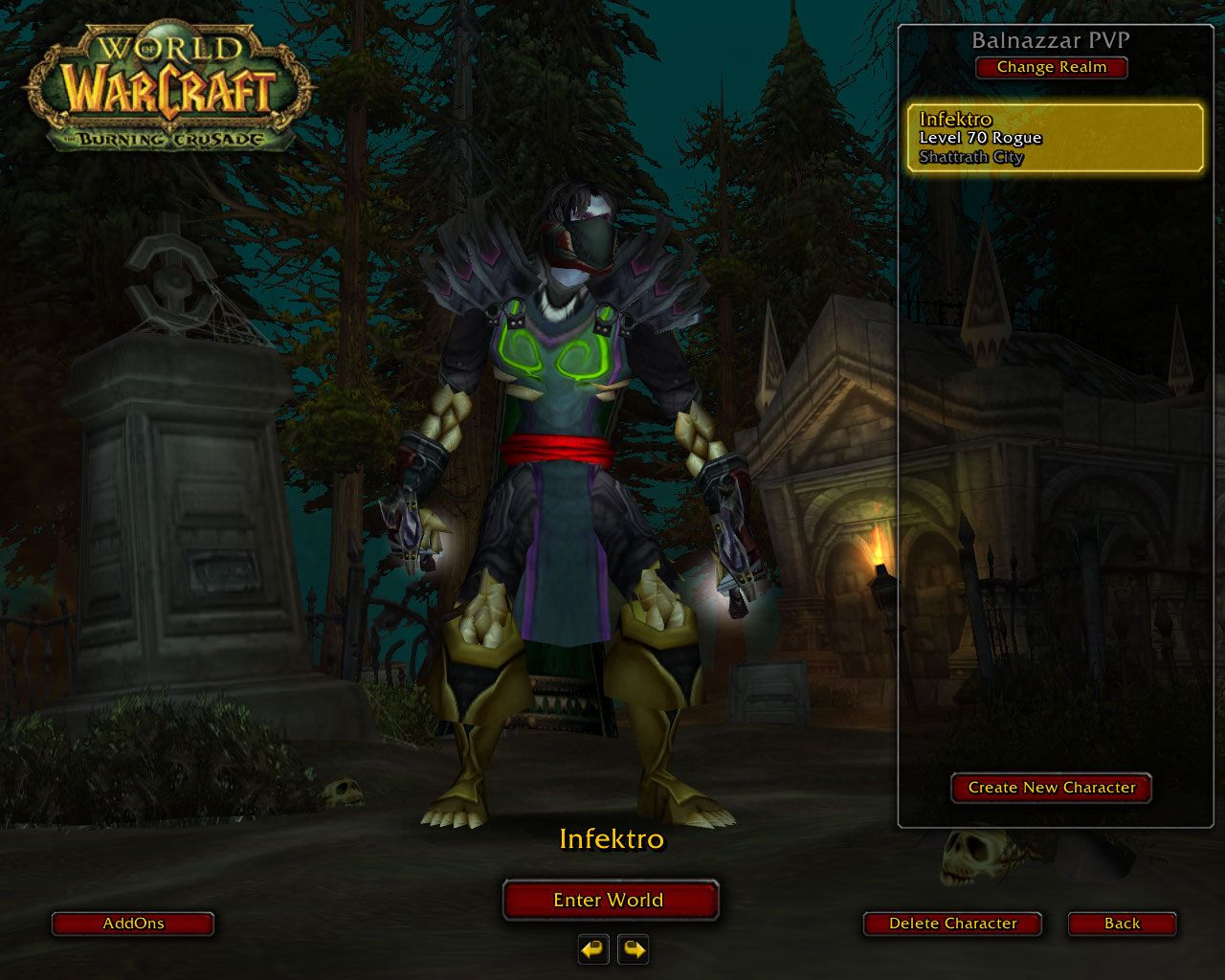1225x980 pixels.
Task: Open the AddOns list
Action: click(133, 924)
